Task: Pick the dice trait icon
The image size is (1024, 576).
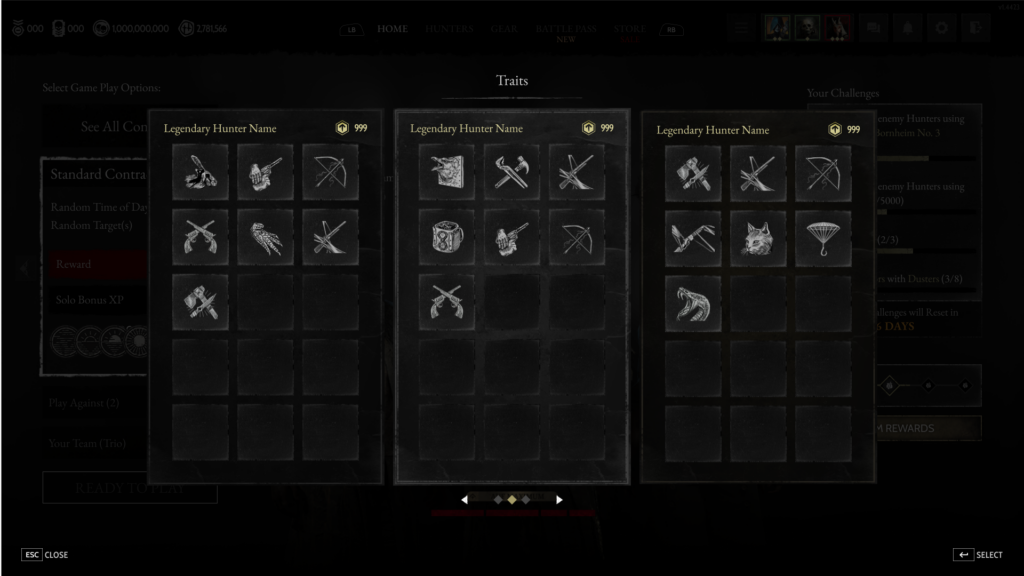Action: [x=446, y=237]
